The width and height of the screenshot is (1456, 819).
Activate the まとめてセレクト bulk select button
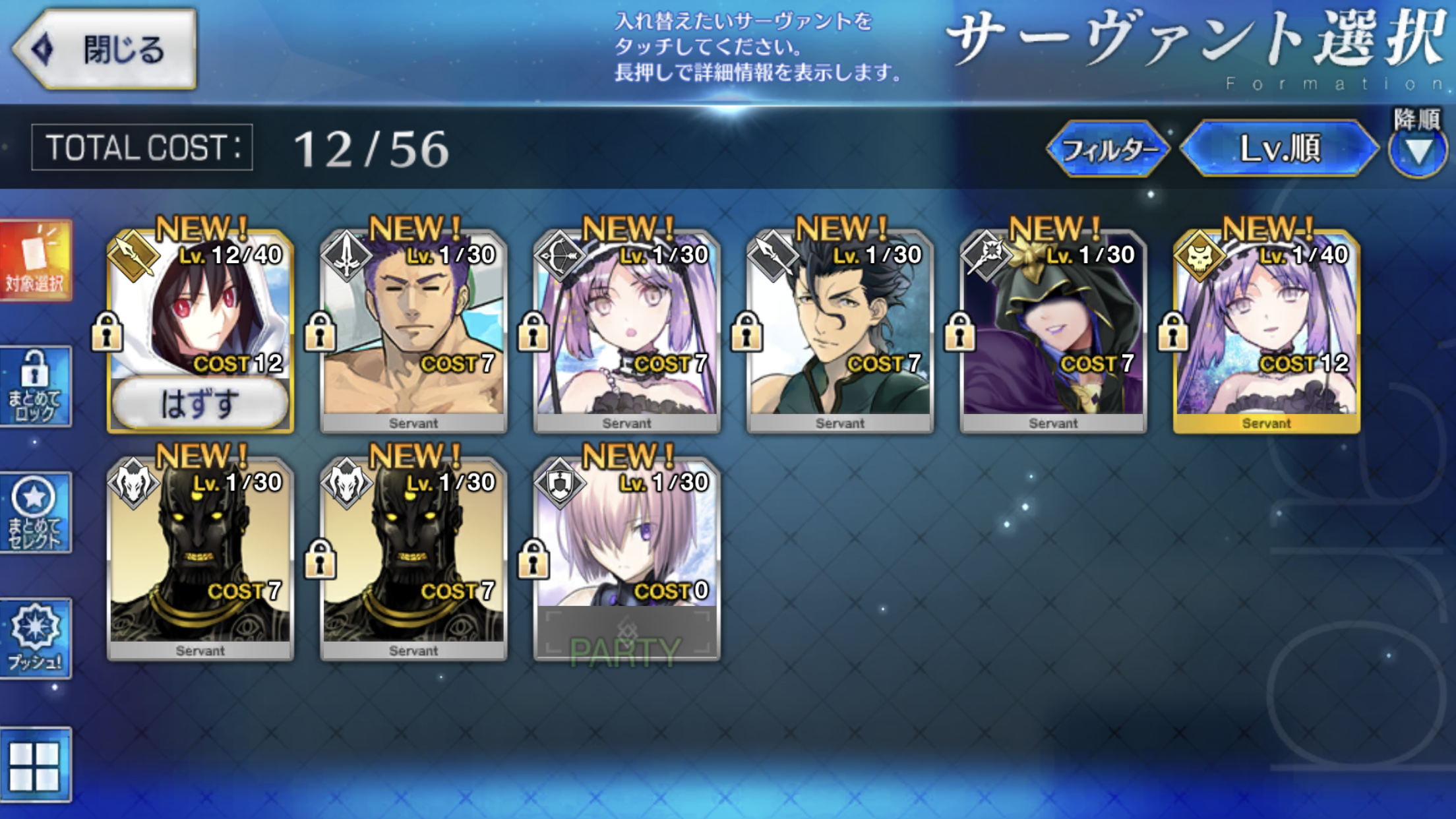36,513
